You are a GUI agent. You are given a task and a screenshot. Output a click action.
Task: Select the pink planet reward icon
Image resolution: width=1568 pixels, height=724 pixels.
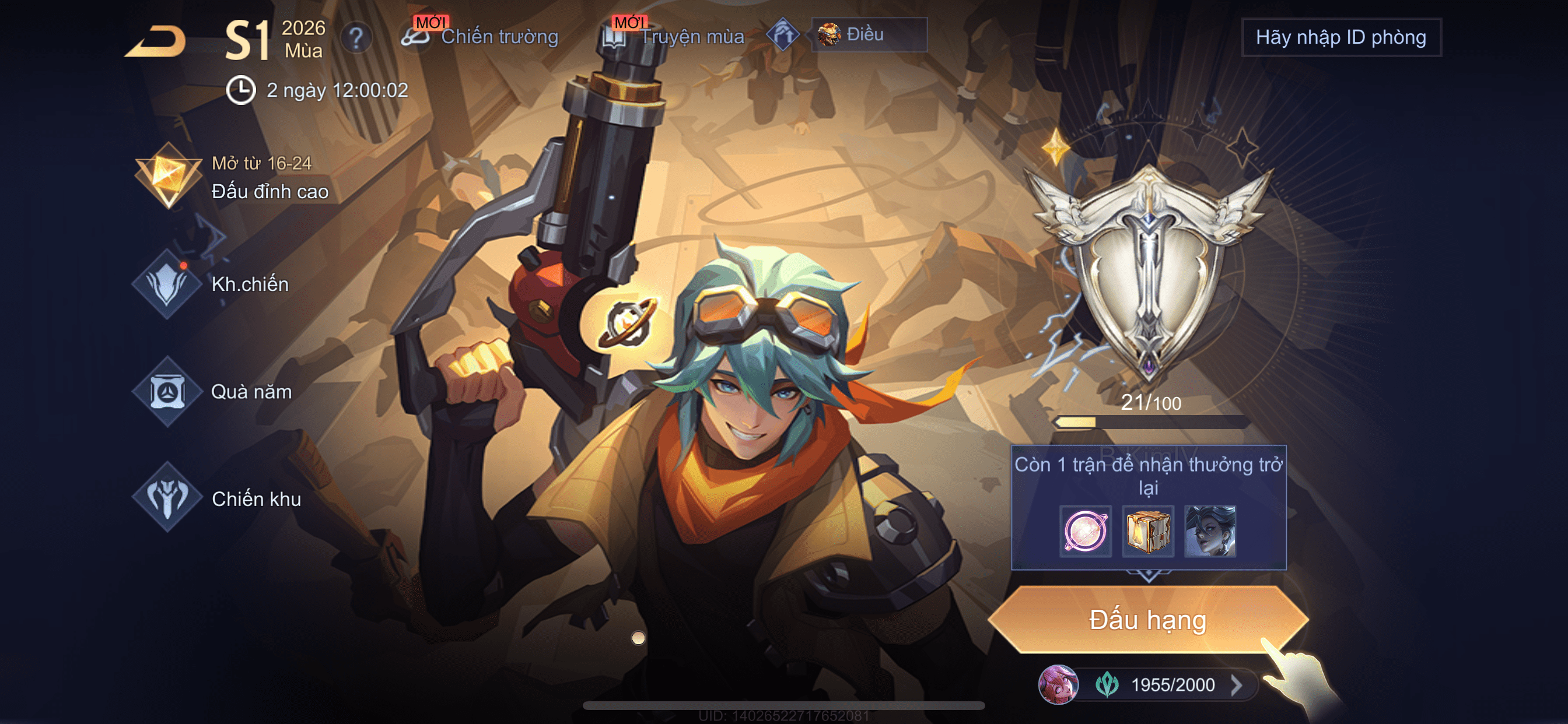click(1084, 531)
